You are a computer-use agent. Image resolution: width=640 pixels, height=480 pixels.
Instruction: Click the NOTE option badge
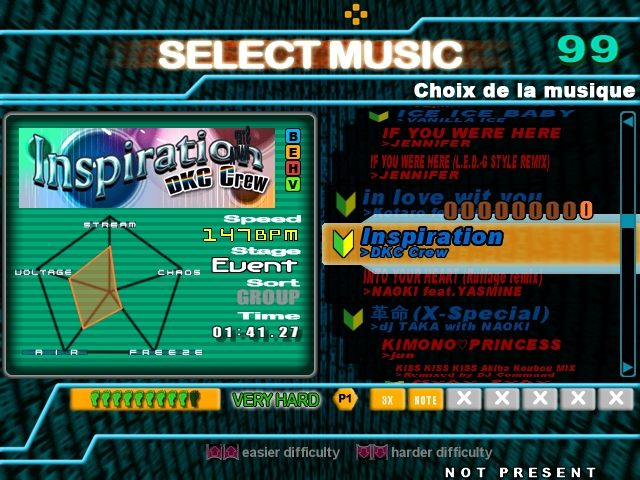[x=425, y=400]
